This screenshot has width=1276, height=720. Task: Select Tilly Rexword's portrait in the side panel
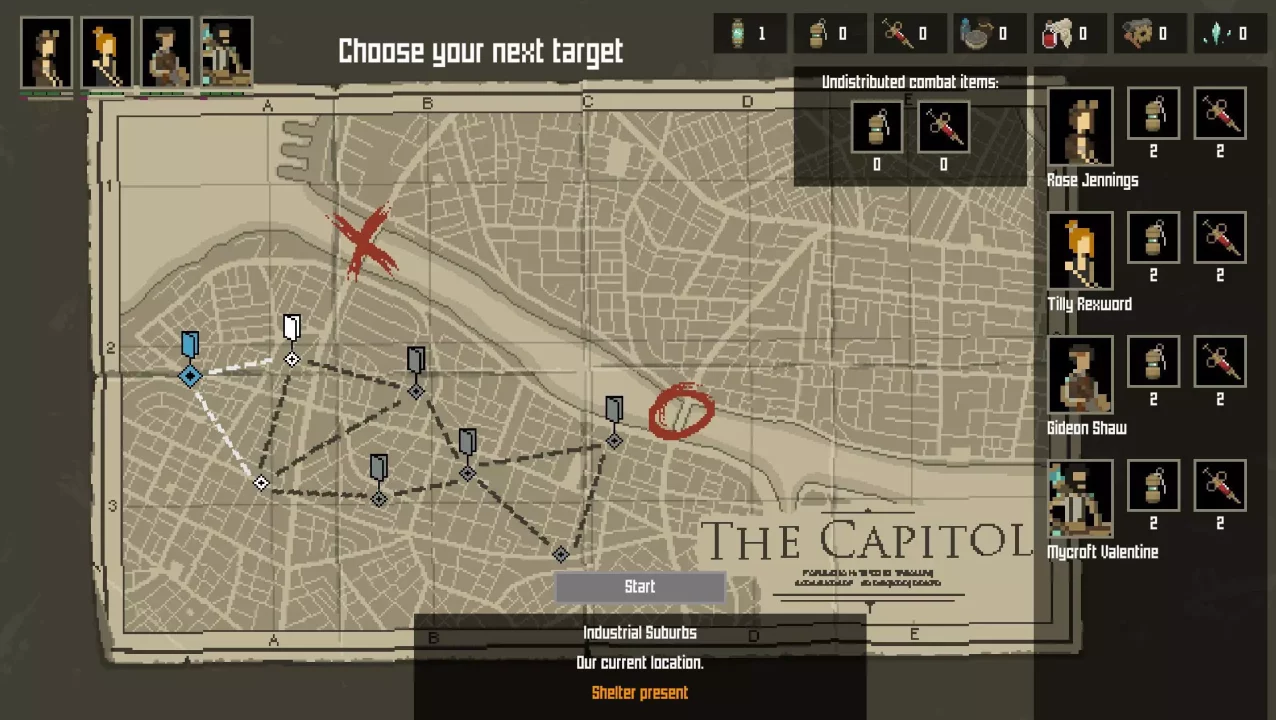(1080, 251)
